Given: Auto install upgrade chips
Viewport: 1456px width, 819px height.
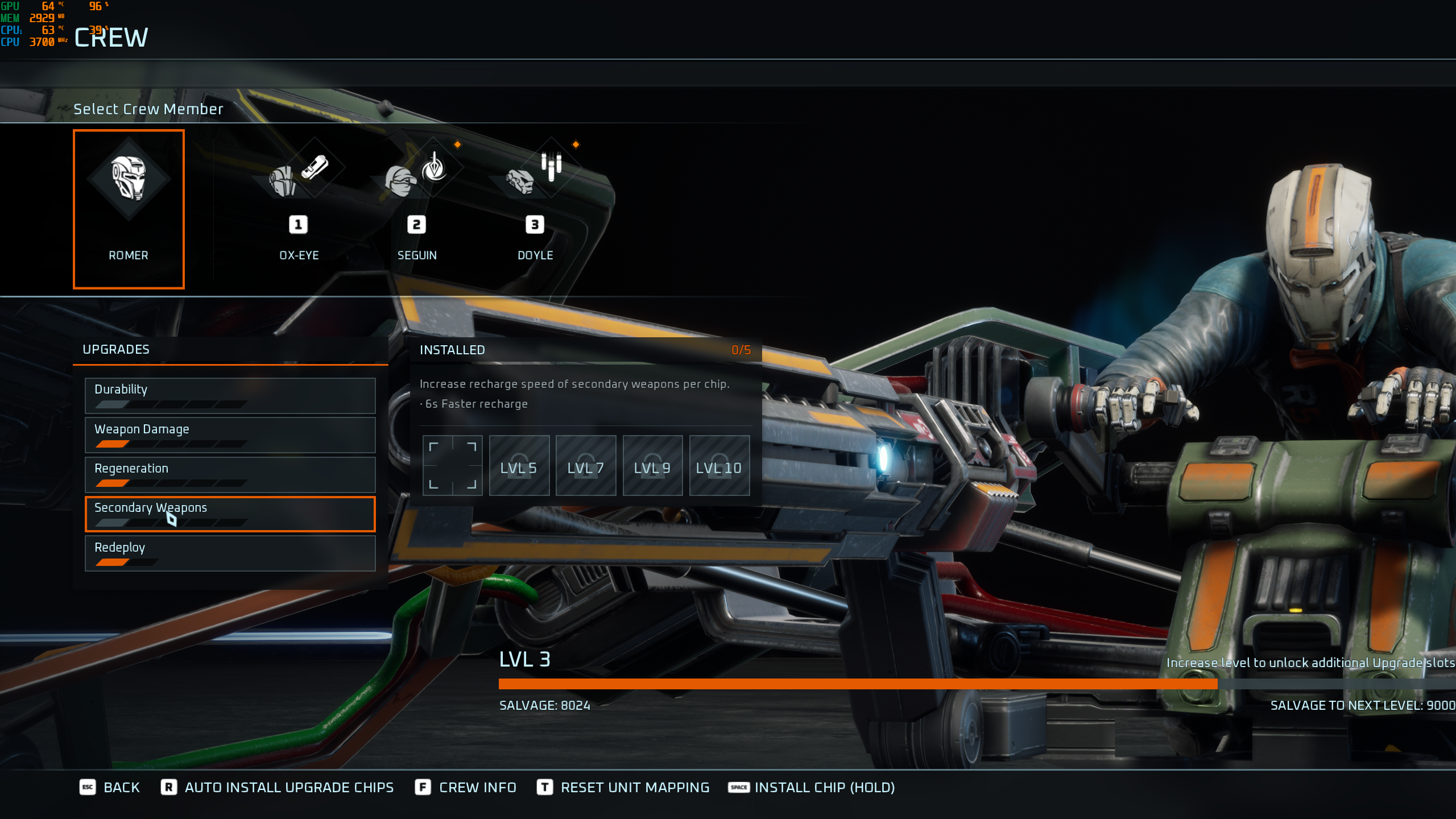Looking at the screenshot, I should coord(278,787).
